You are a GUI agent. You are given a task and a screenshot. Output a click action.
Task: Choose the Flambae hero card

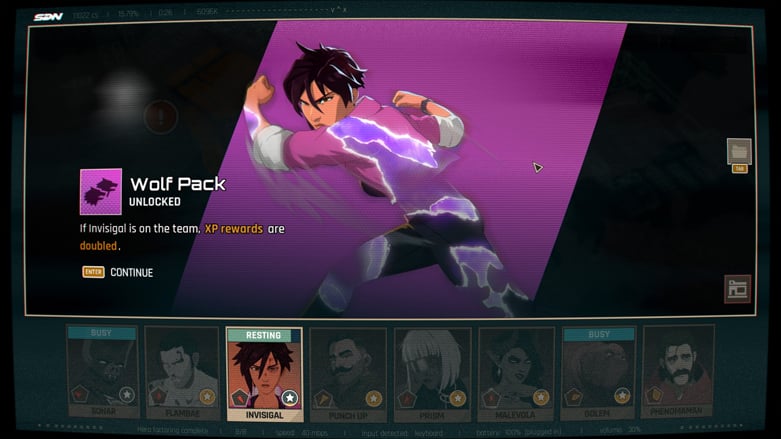tap(181, 372)
